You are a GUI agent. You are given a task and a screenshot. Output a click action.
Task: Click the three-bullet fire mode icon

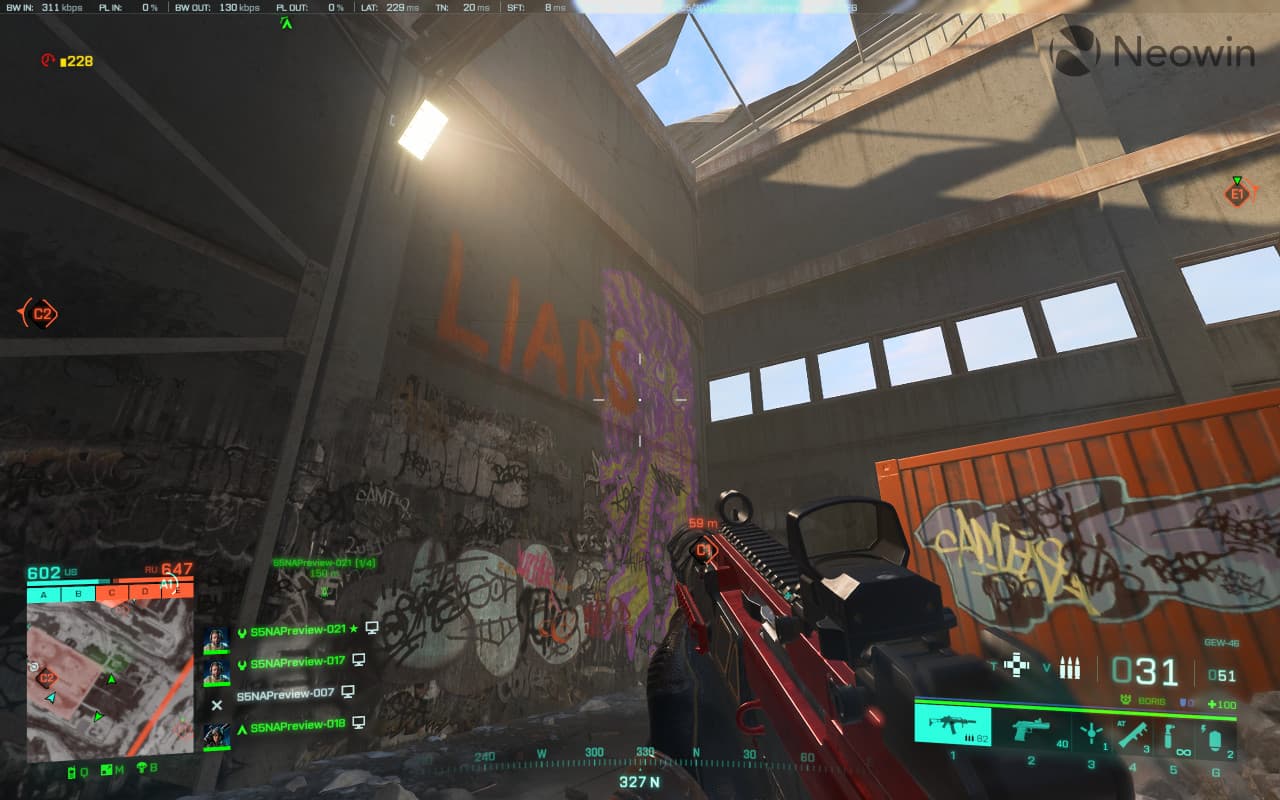pyautogui.click(x=1070, y=667)
